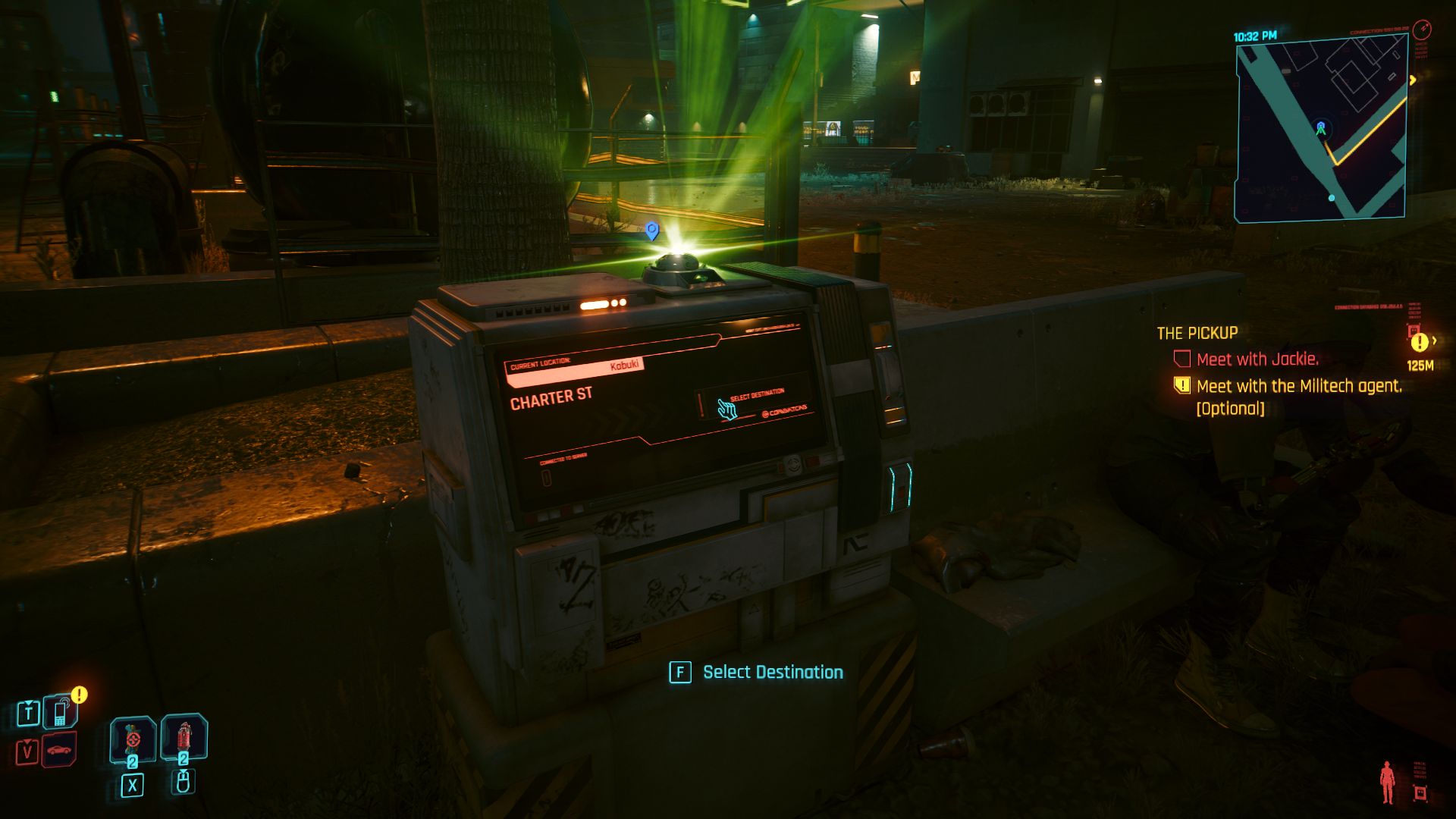The height and width of the screenshot is (819, 1456).
Task: Click the player arrow on the minimap
Action: point(1321,130)
